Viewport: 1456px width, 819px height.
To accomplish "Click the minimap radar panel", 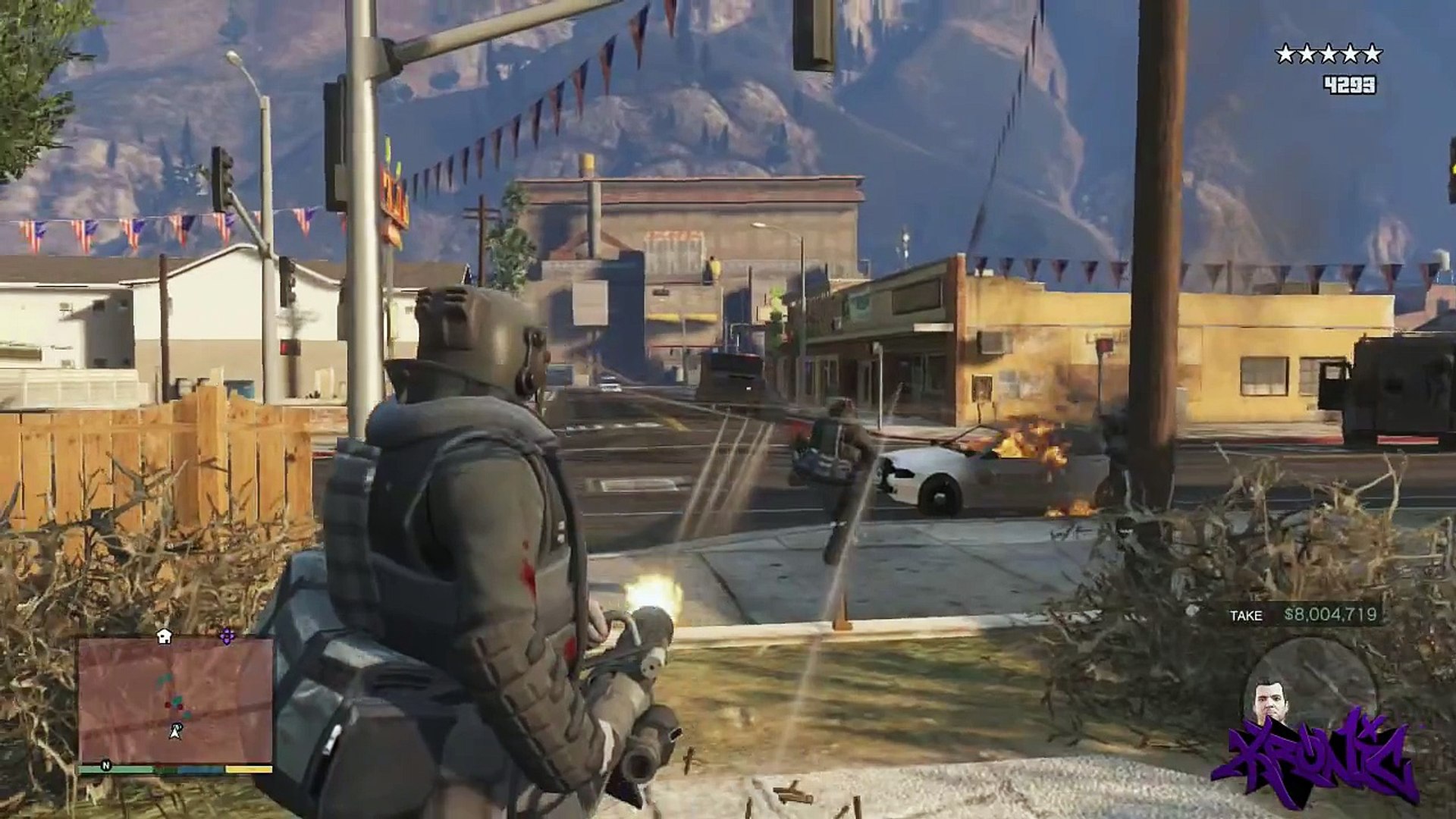I will pos(175,700).
